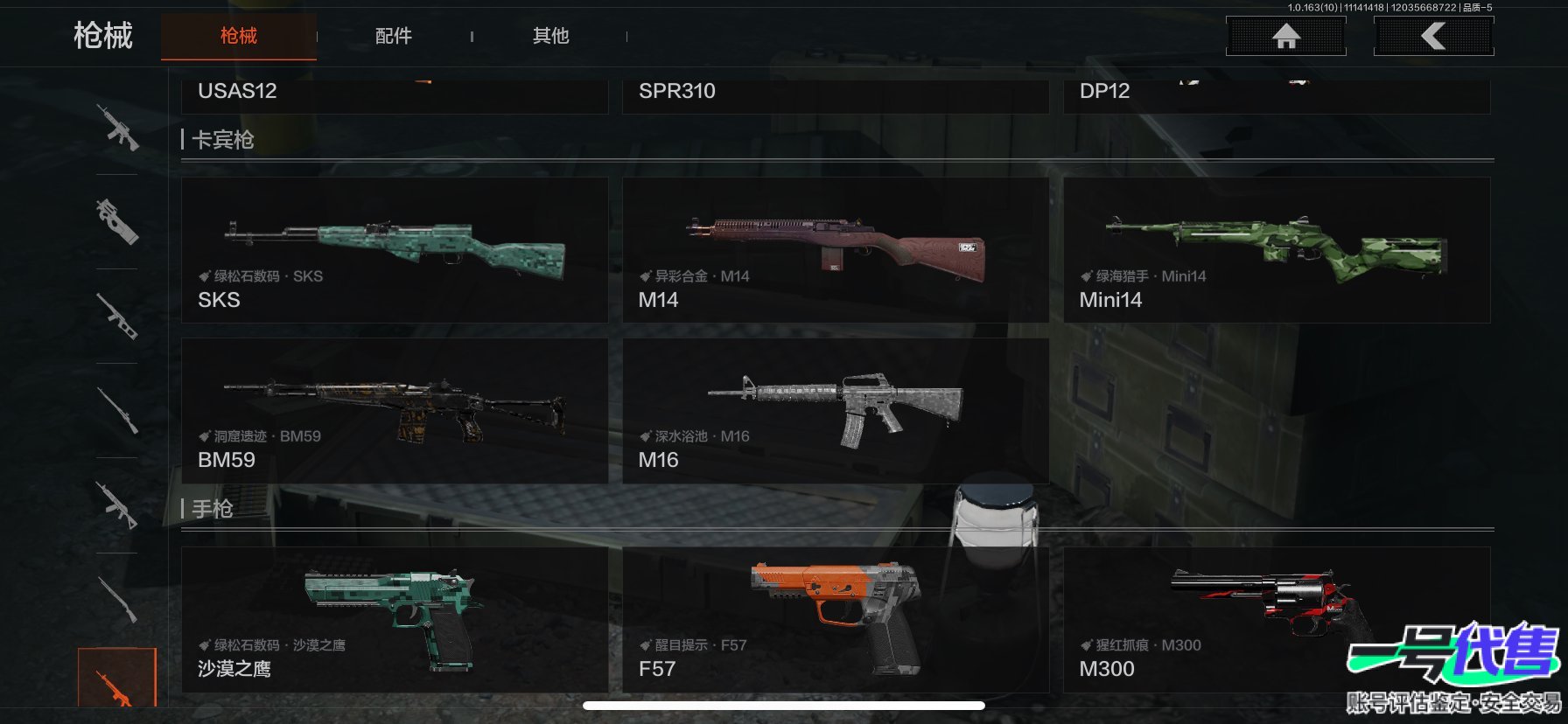This screenshot has height=724, width=1568.
Task: Choose the SPR310 shotgun entry
Action: tap(835, 94)
